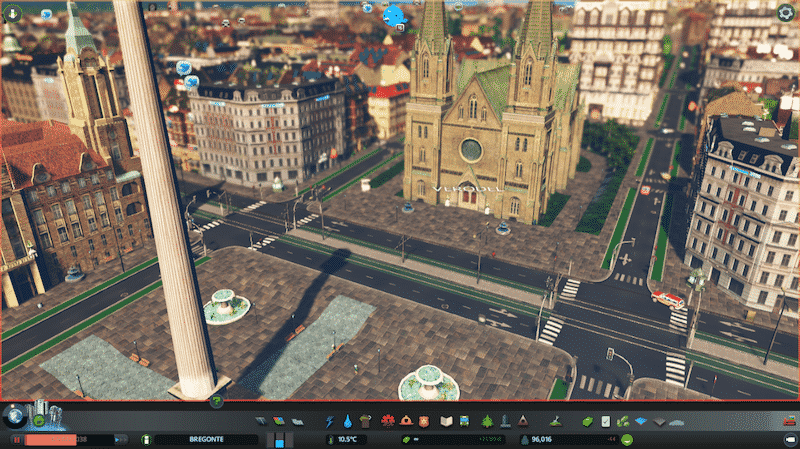The image size is (800, 449).
Task: Open the city info globe view
Action: [x=17, y=413]
